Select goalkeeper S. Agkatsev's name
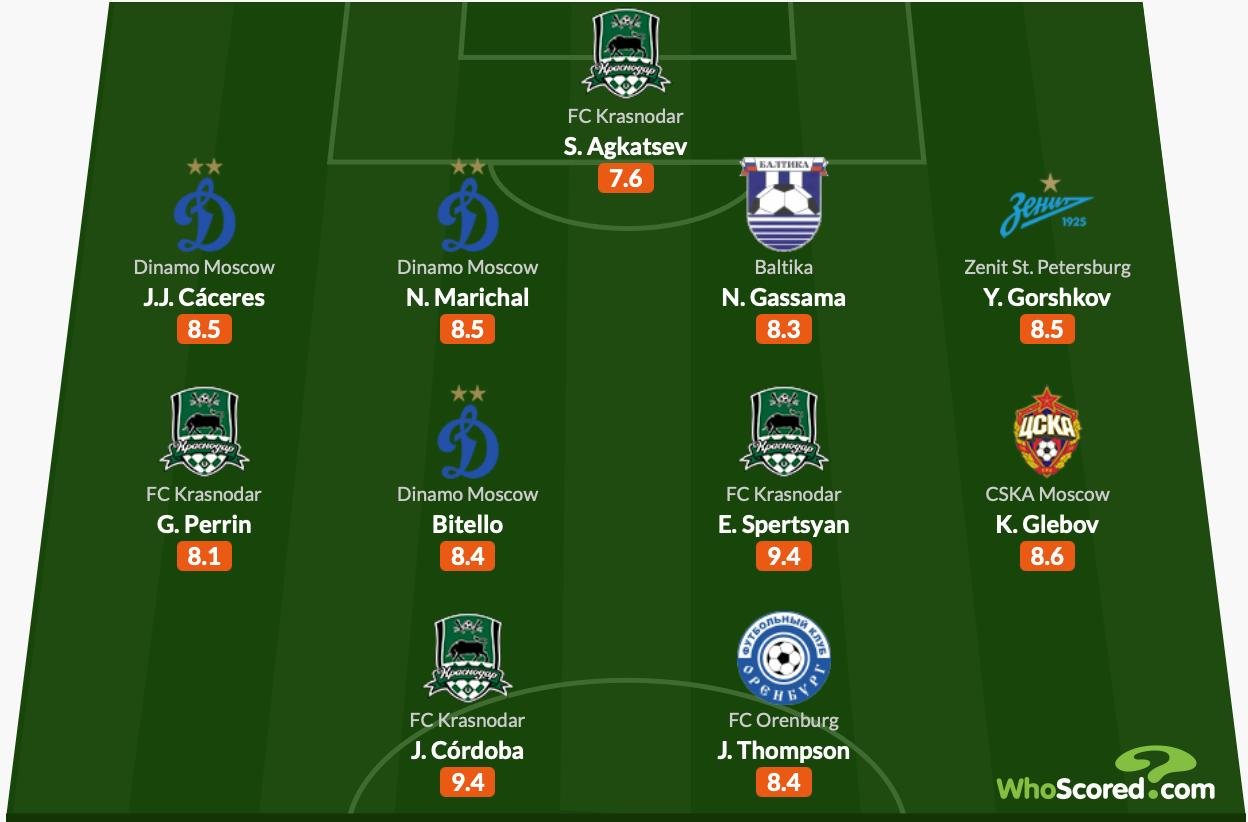 (x=625, y=147)
